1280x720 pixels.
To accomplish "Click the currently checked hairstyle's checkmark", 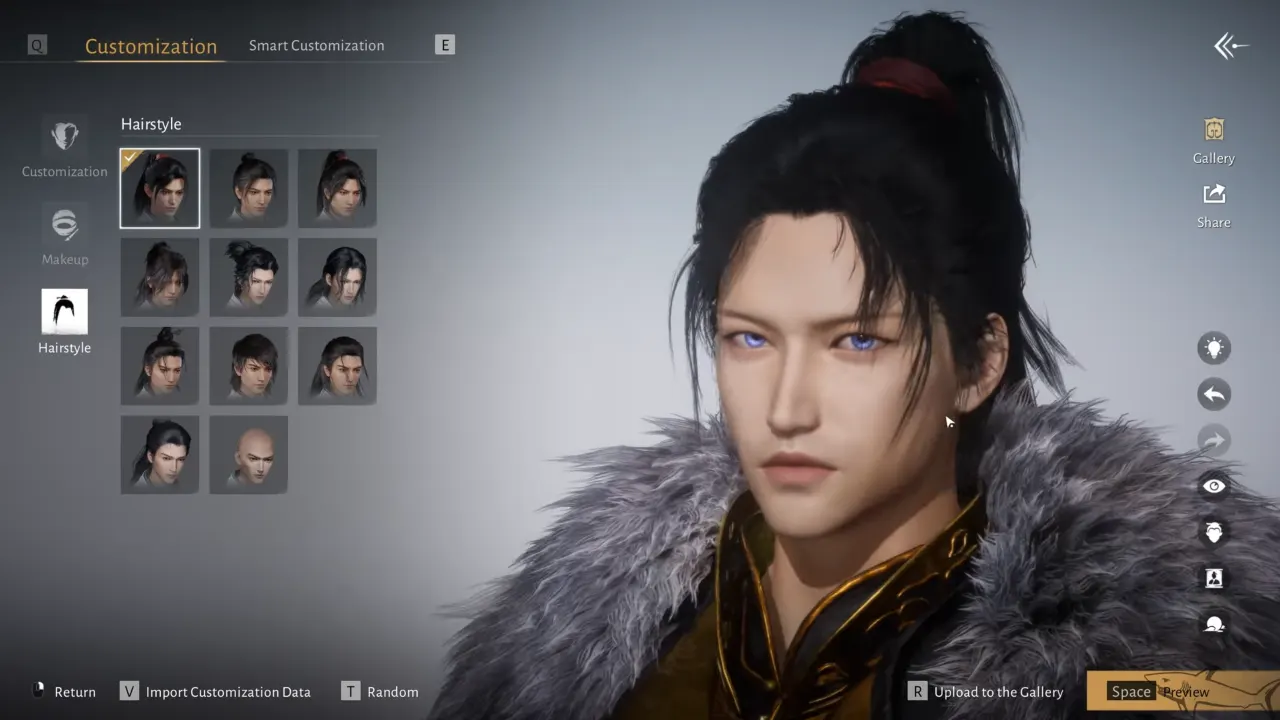I will tap(131, 158).
